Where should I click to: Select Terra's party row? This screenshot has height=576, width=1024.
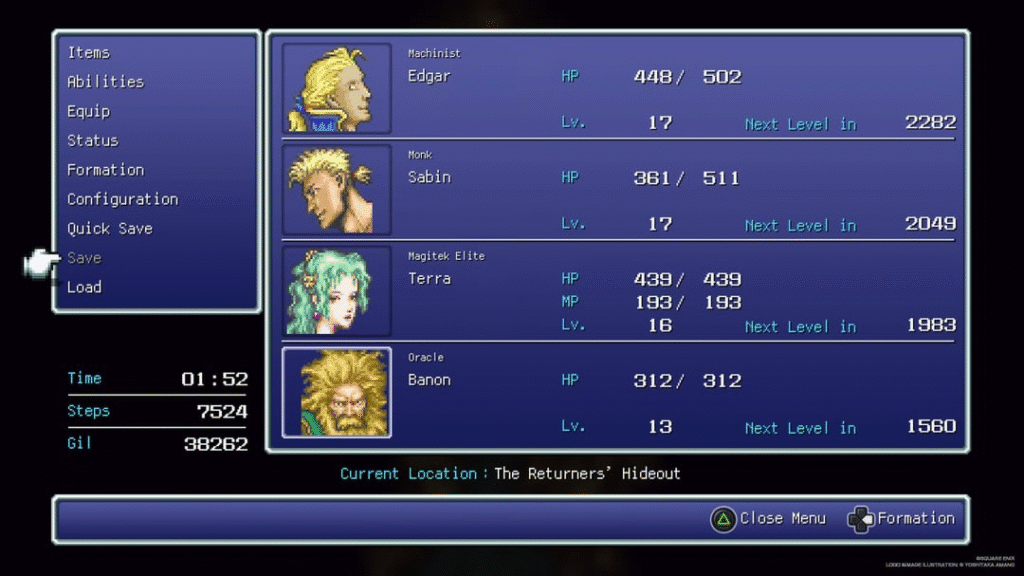[617, 291]
